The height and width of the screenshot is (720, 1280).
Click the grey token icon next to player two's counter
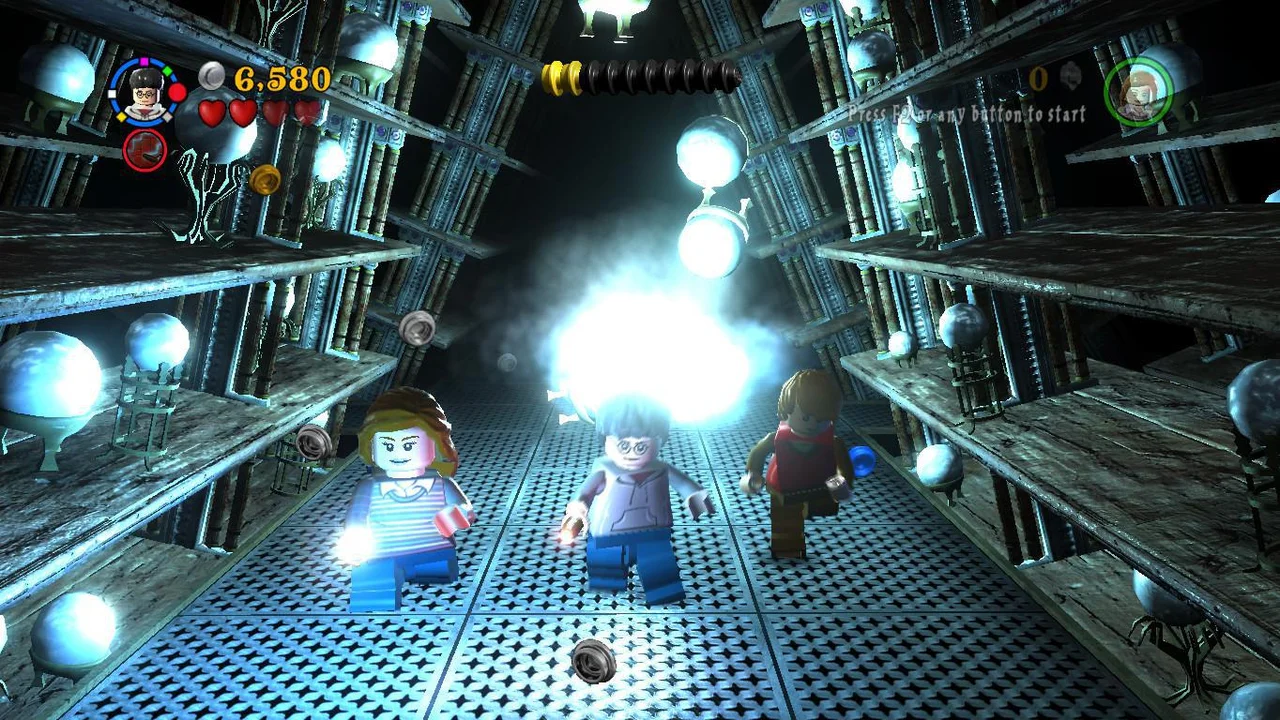point(1071,75)
